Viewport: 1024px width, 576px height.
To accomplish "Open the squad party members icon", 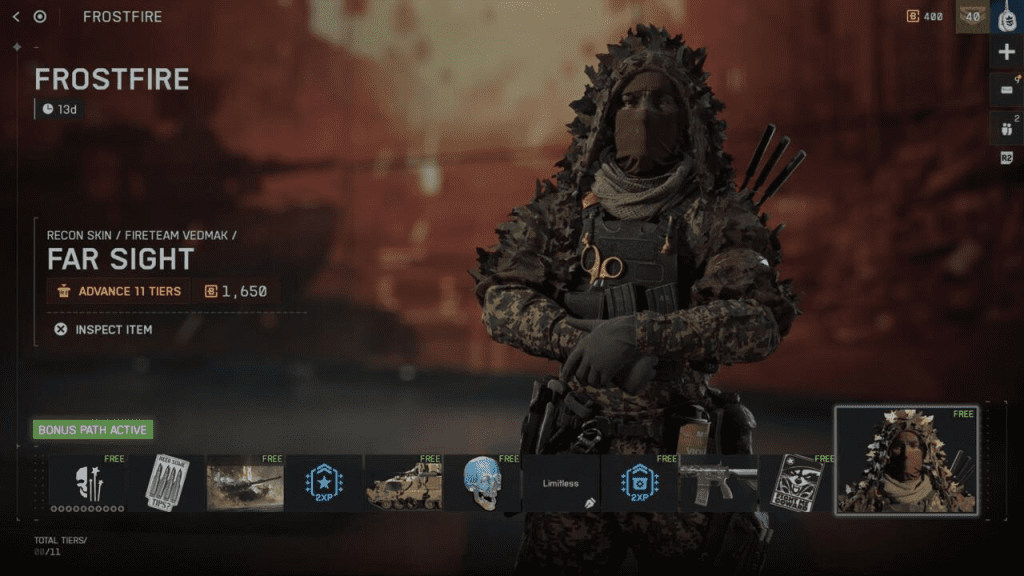I will 1006,127.
